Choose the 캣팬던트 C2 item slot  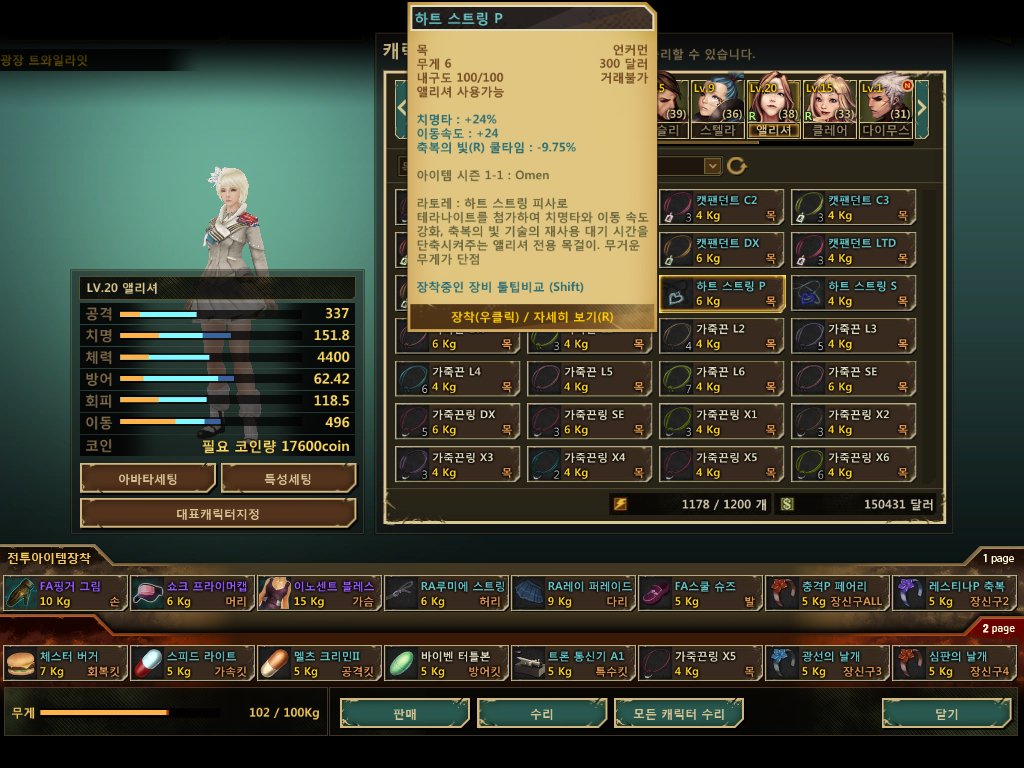(721, 207)
